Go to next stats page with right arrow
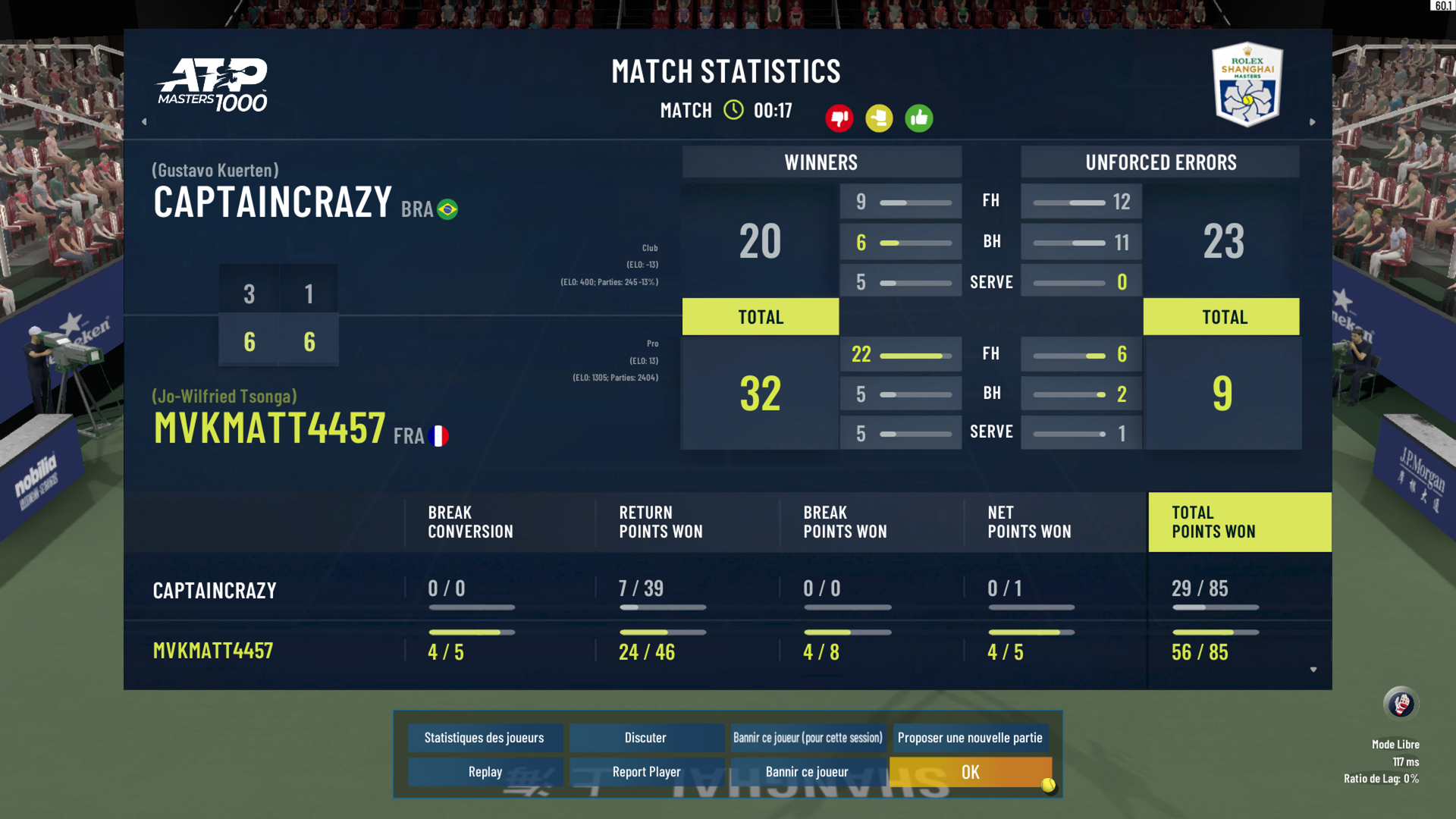The image size is (1456, 819). pyautogui.click(x=1313, y=121)
